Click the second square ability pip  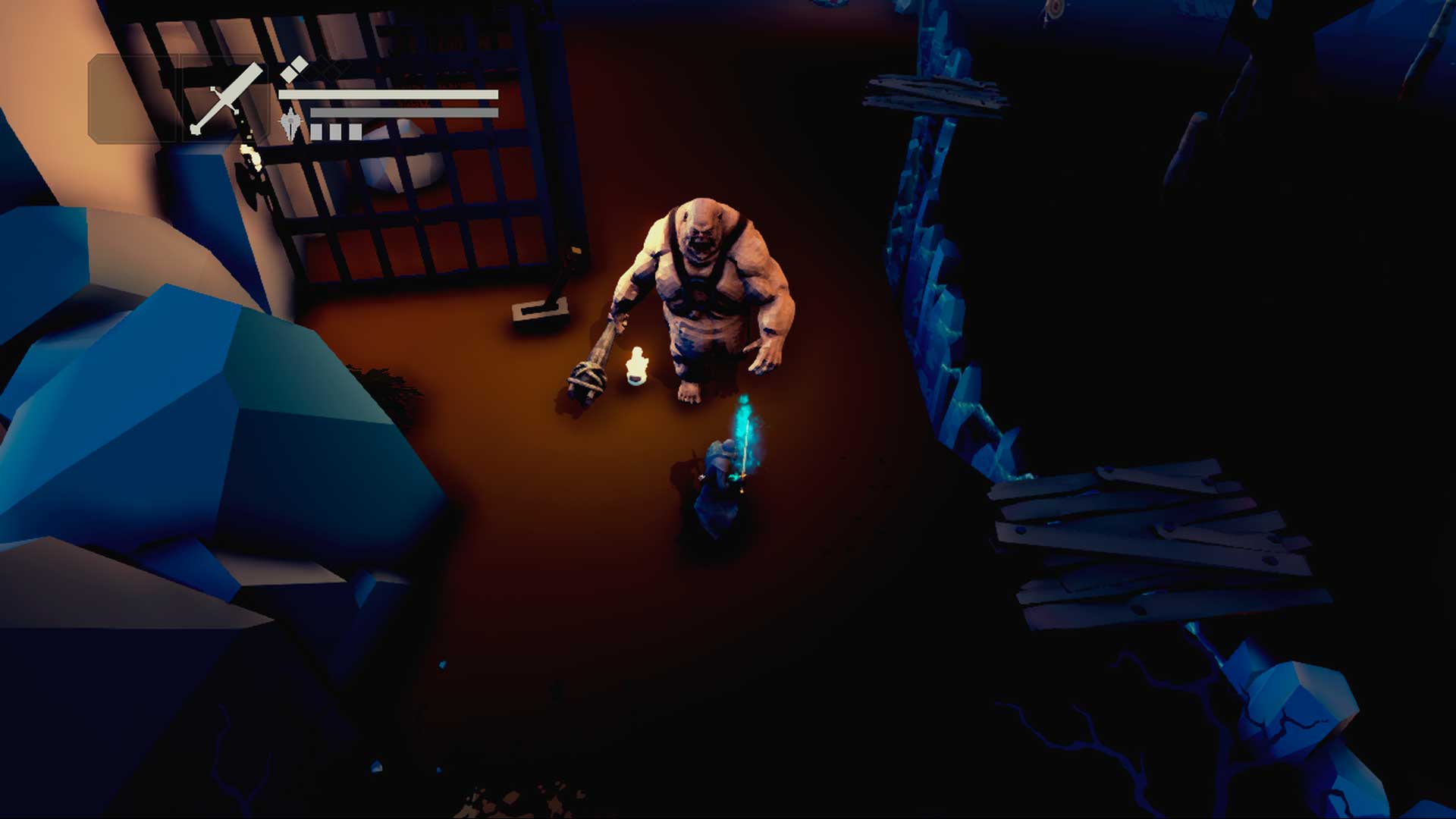[335, 131]
